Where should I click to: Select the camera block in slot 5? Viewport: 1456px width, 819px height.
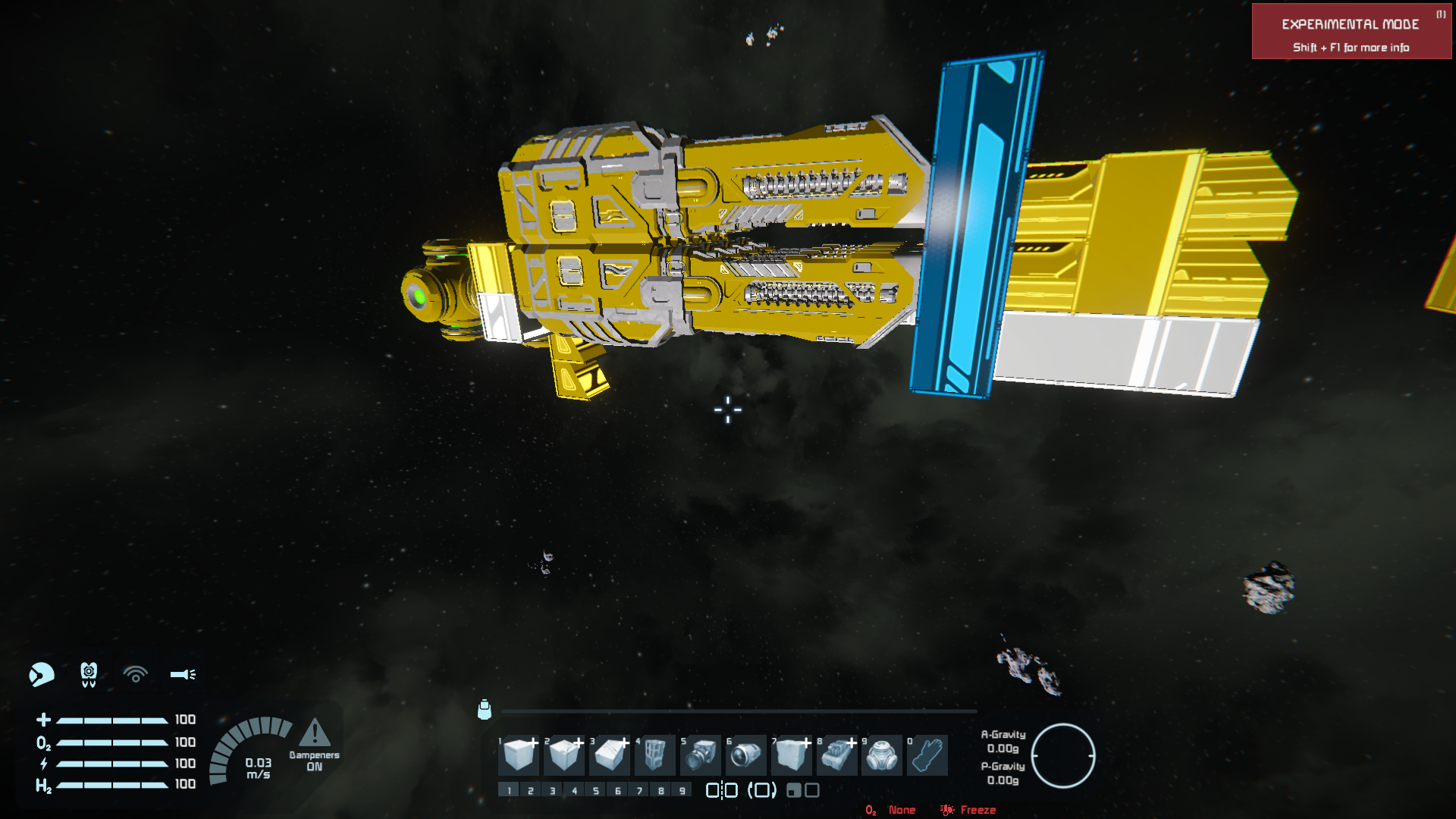(701, 755)
